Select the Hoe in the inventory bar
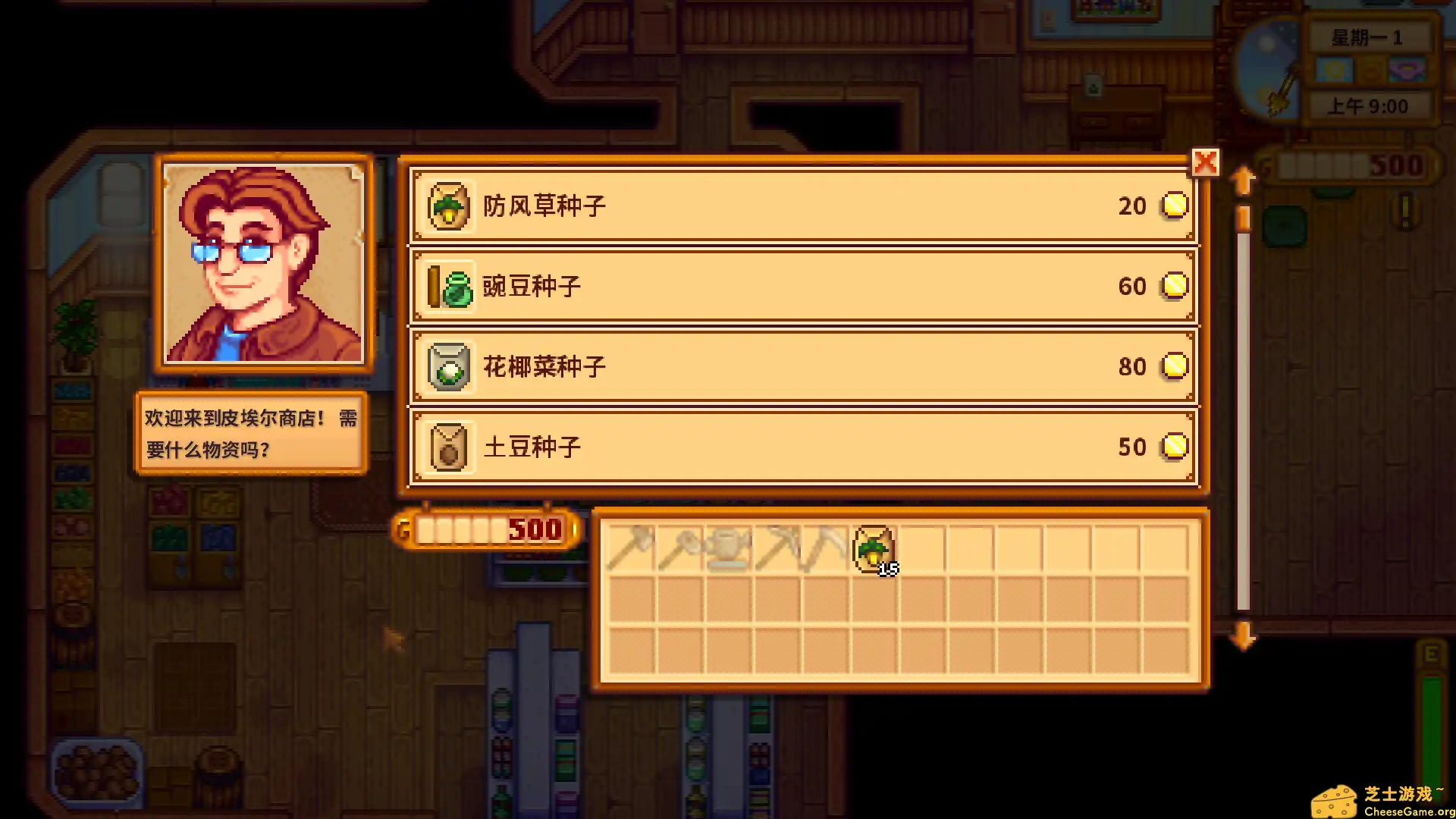 coord(680,548)
